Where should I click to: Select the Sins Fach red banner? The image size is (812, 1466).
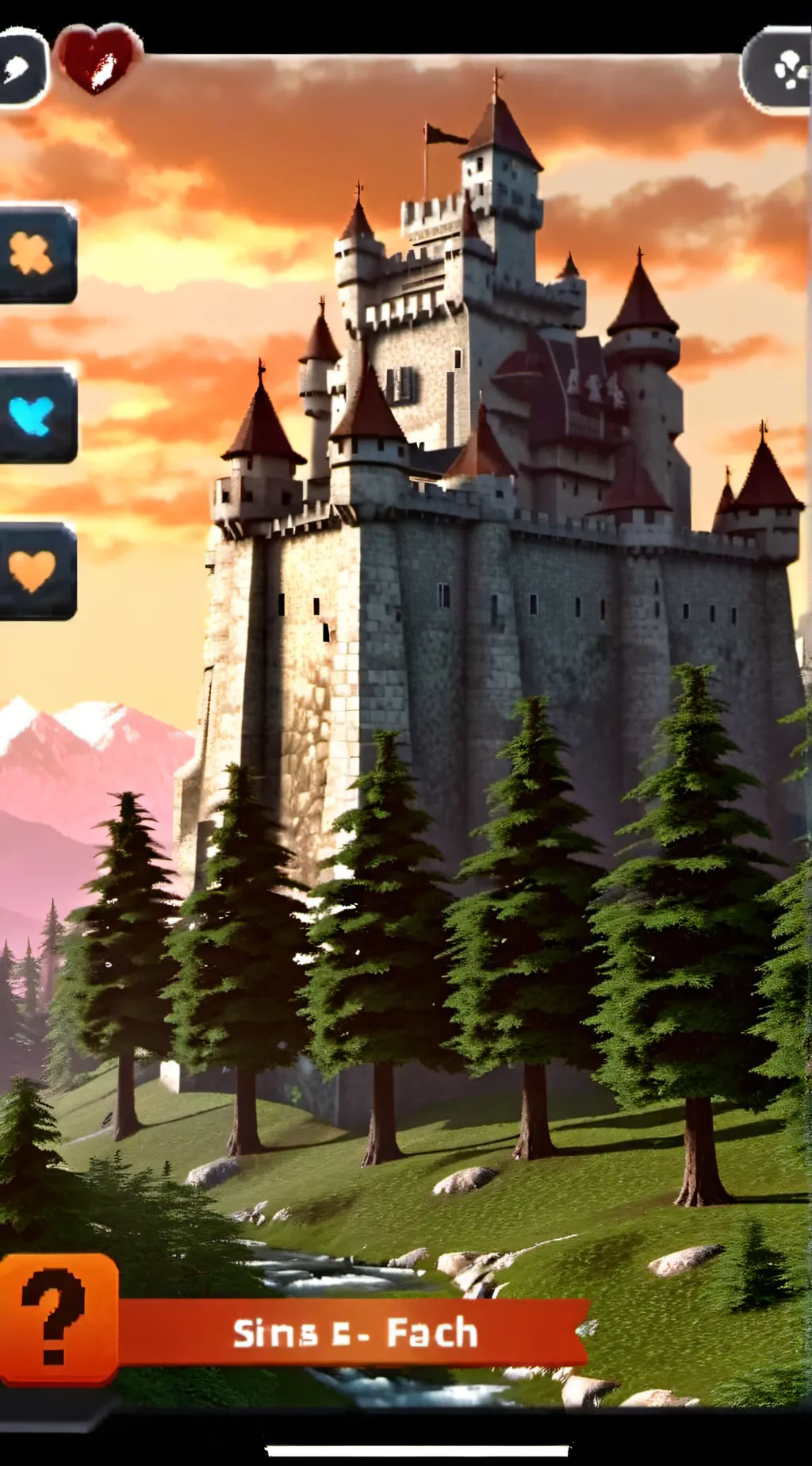[354, 1333]
